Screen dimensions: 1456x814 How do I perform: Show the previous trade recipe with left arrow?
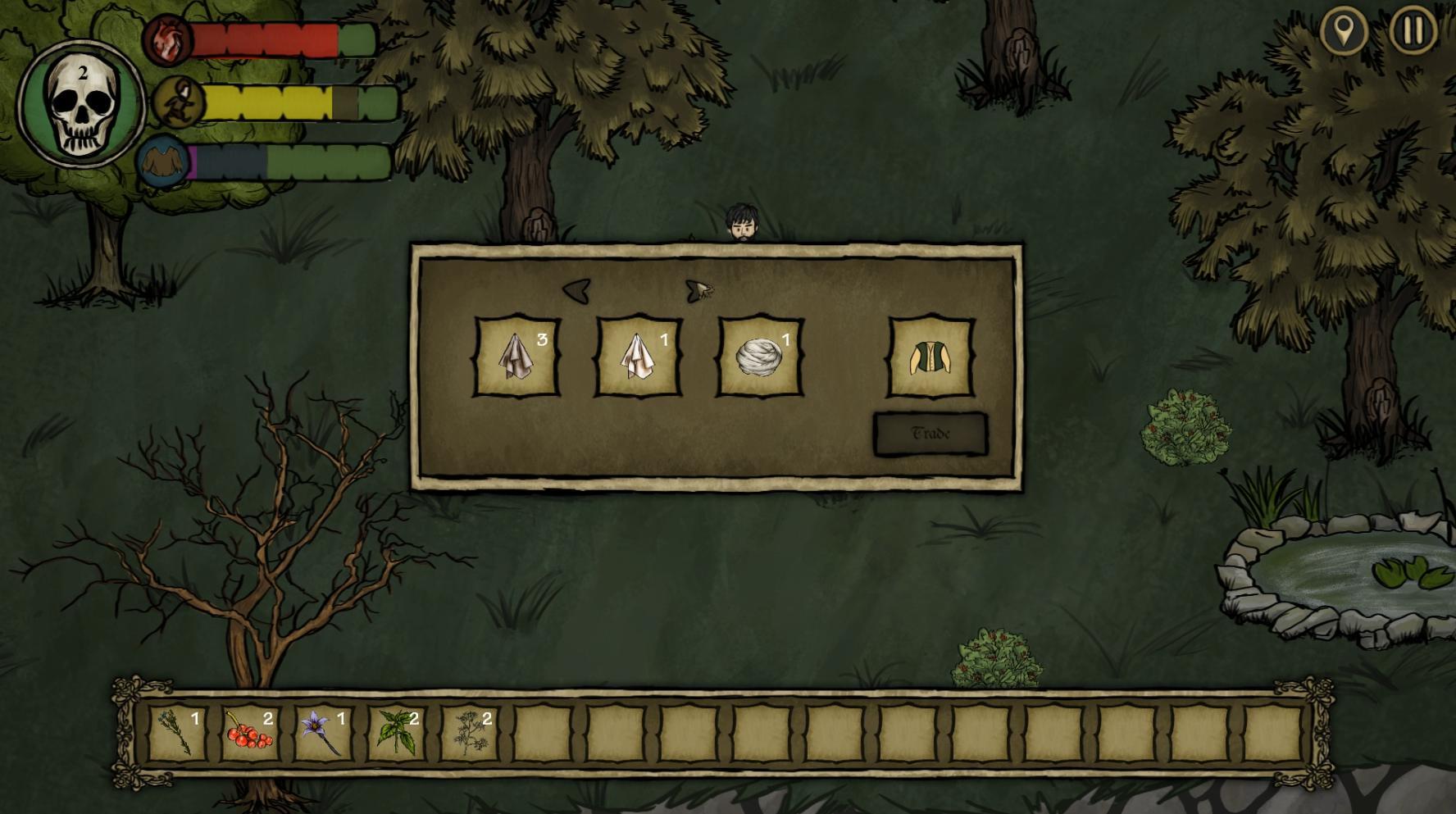point(576,290)
